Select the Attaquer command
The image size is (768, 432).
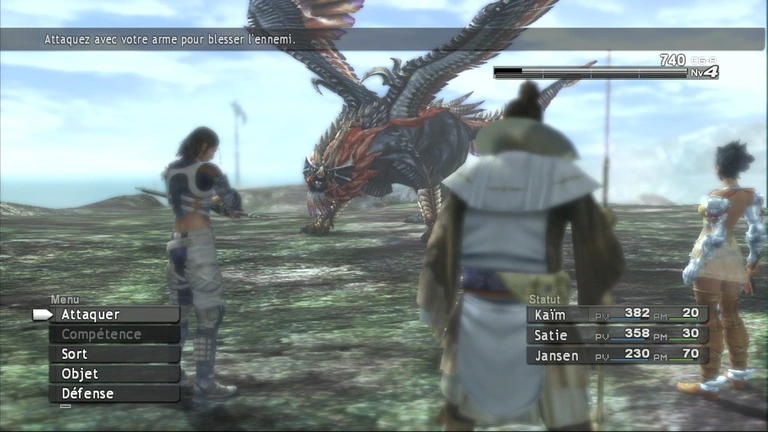click(x=114, y=314)
